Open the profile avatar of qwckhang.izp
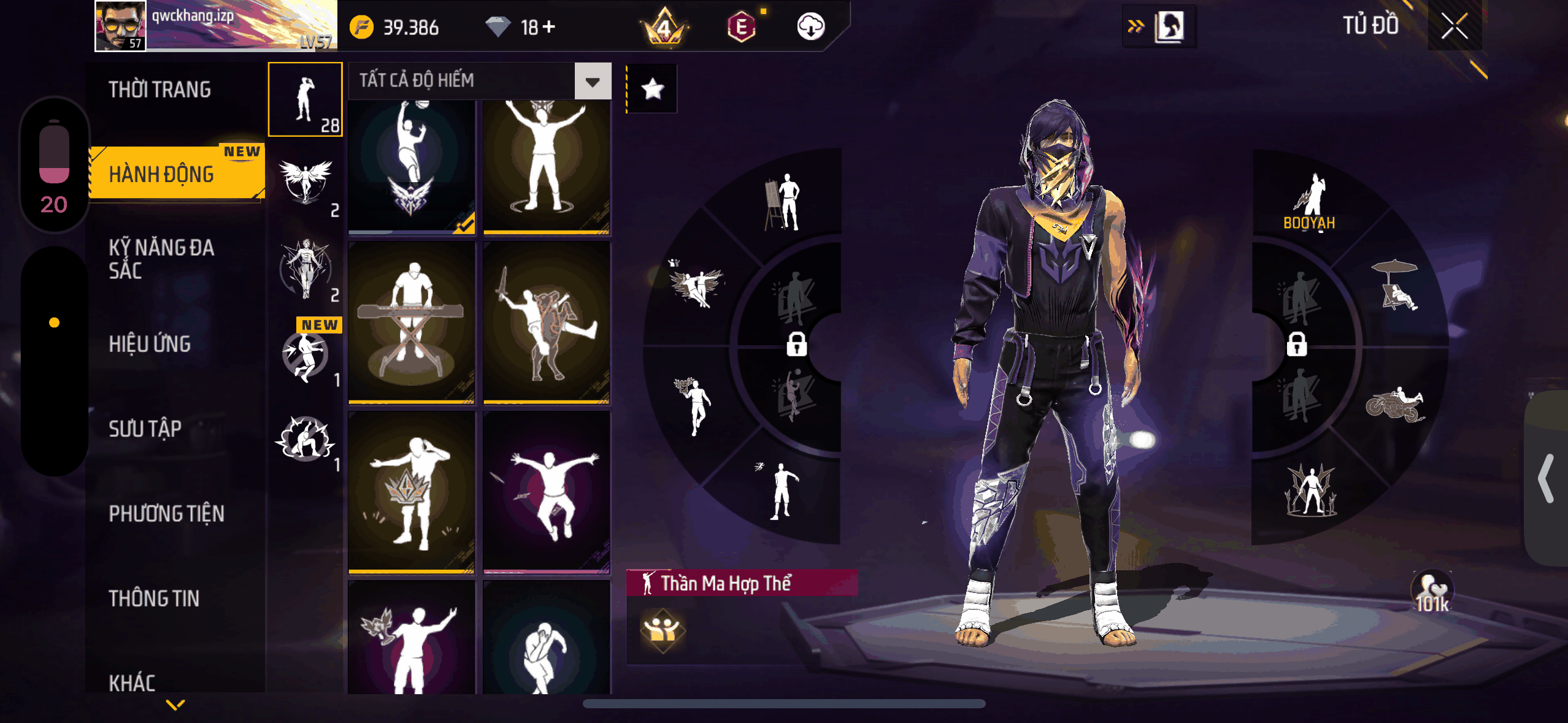 point(120,26)
